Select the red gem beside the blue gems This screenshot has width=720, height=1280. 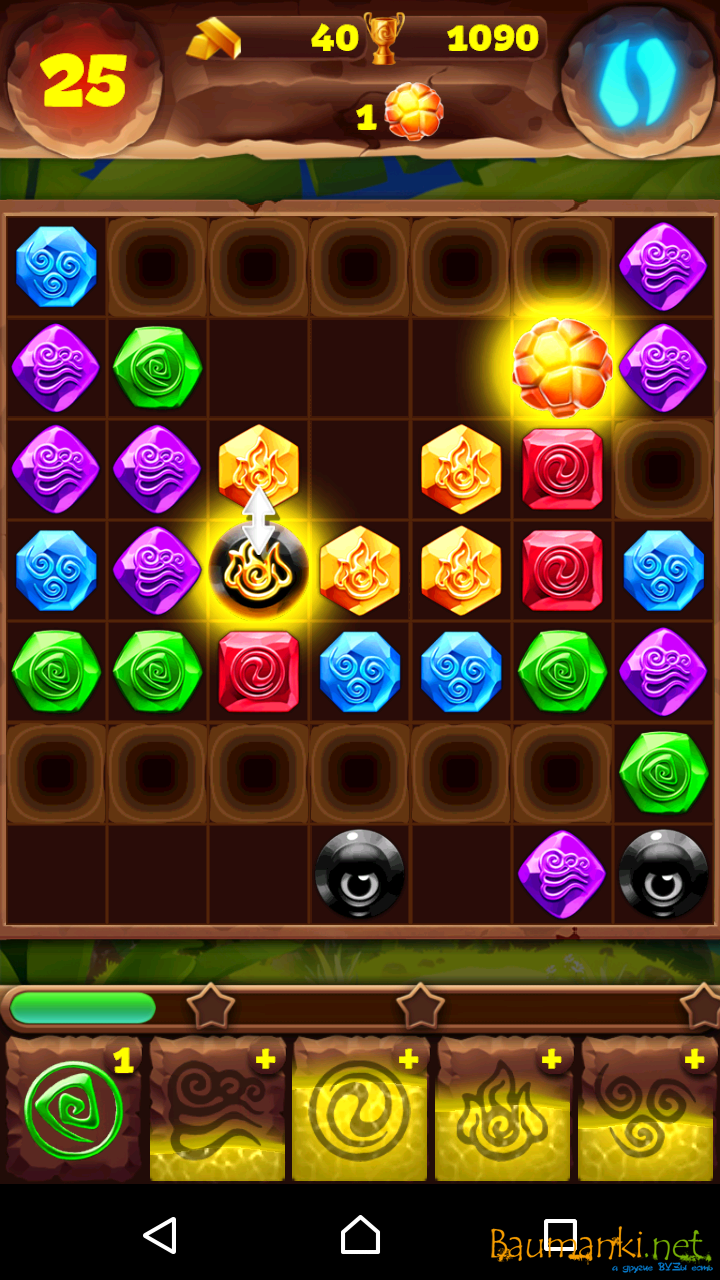pyautogui.click(x=259, y=671)
